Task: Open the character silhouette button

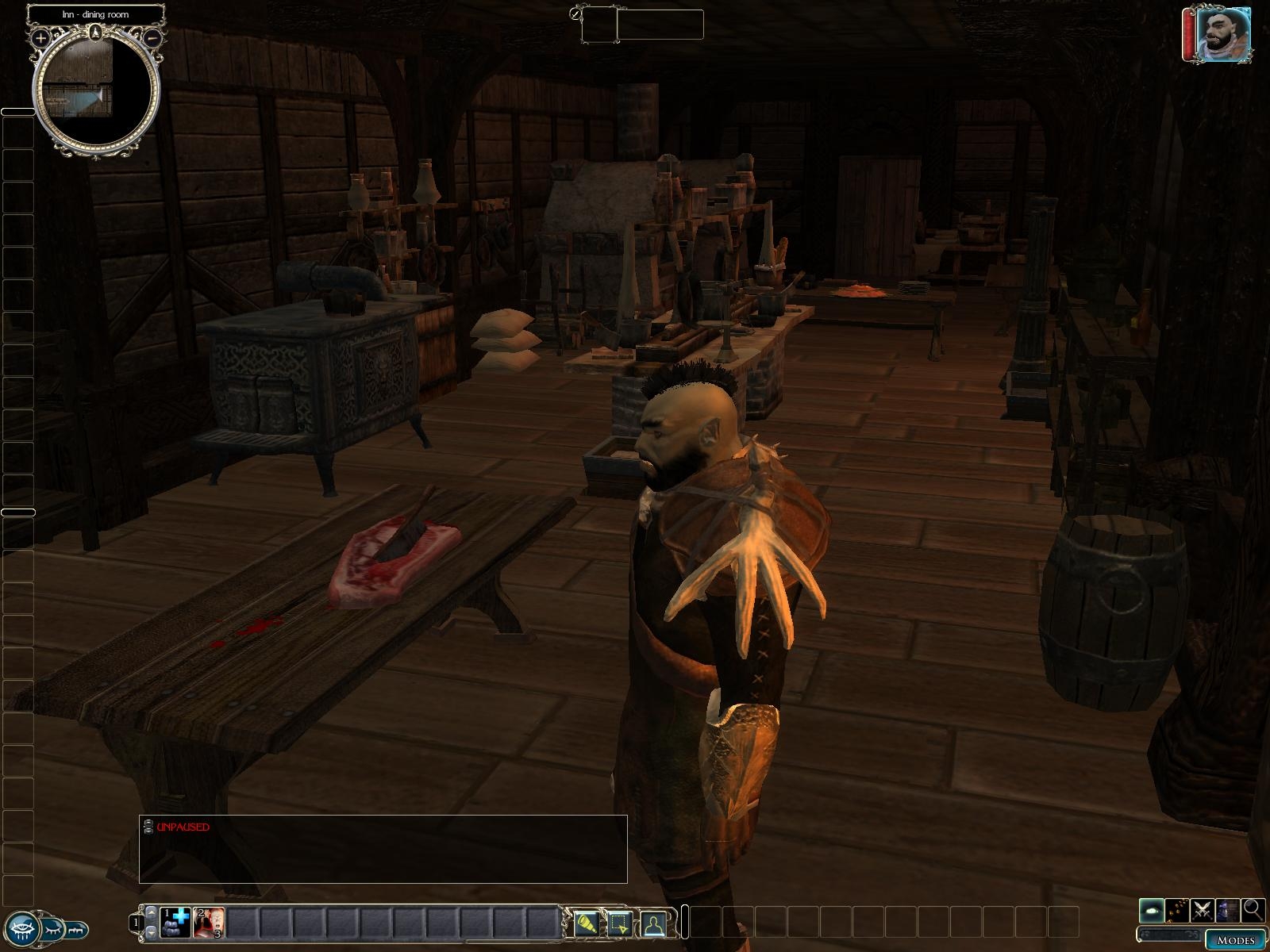Action: [653, 923]
